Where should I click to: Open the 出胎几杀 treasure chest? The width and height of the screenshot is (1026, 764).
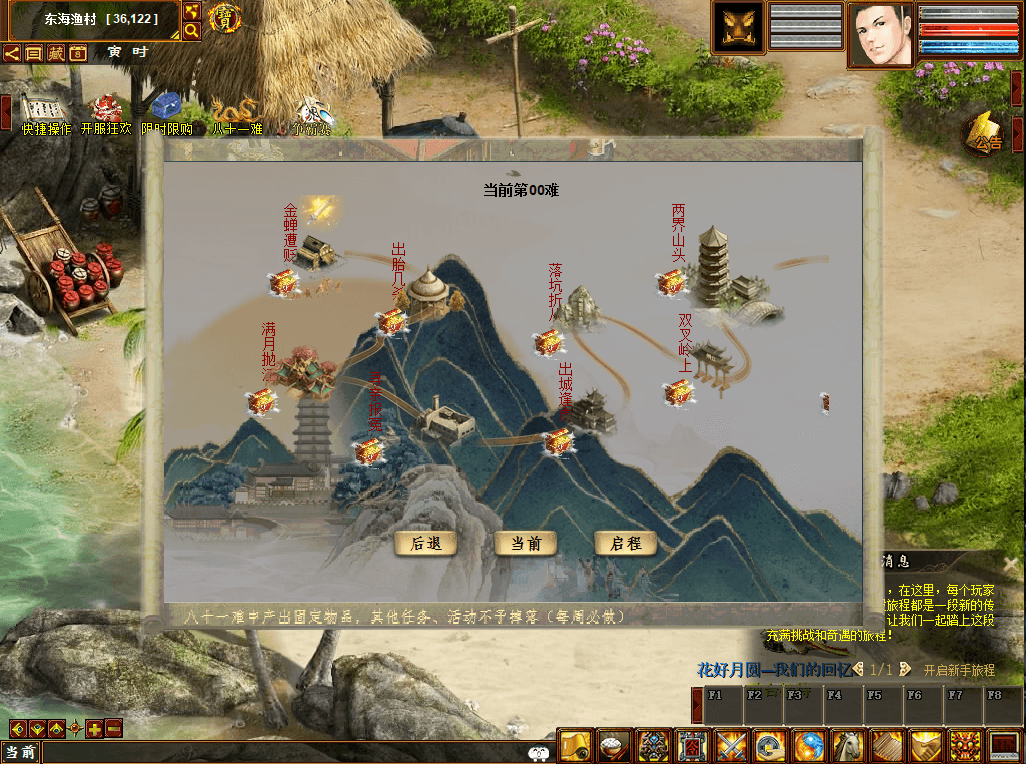click(x=390, y=322)
